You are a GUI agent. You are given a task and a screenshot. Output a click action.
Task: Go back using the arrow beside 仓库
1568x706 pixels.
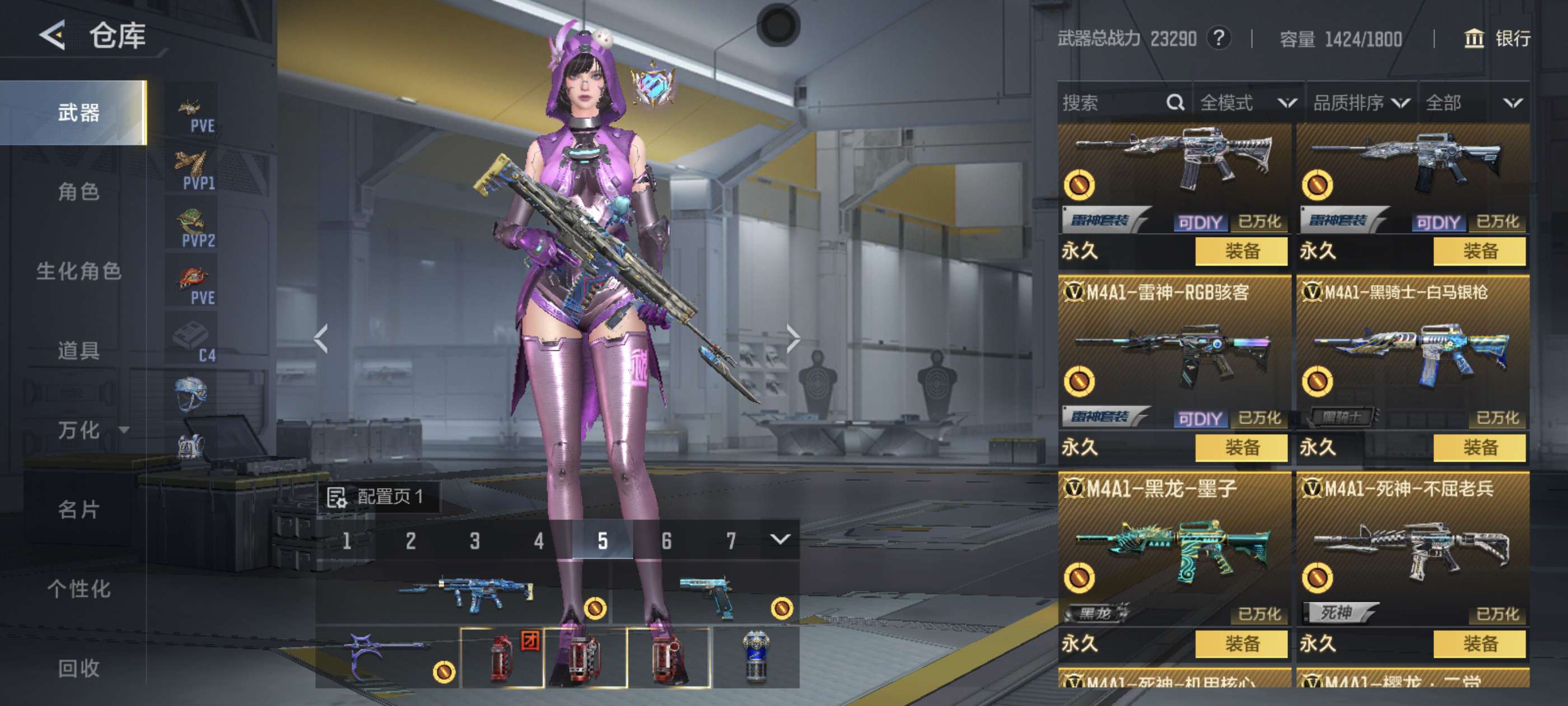[x=53, y=35]
